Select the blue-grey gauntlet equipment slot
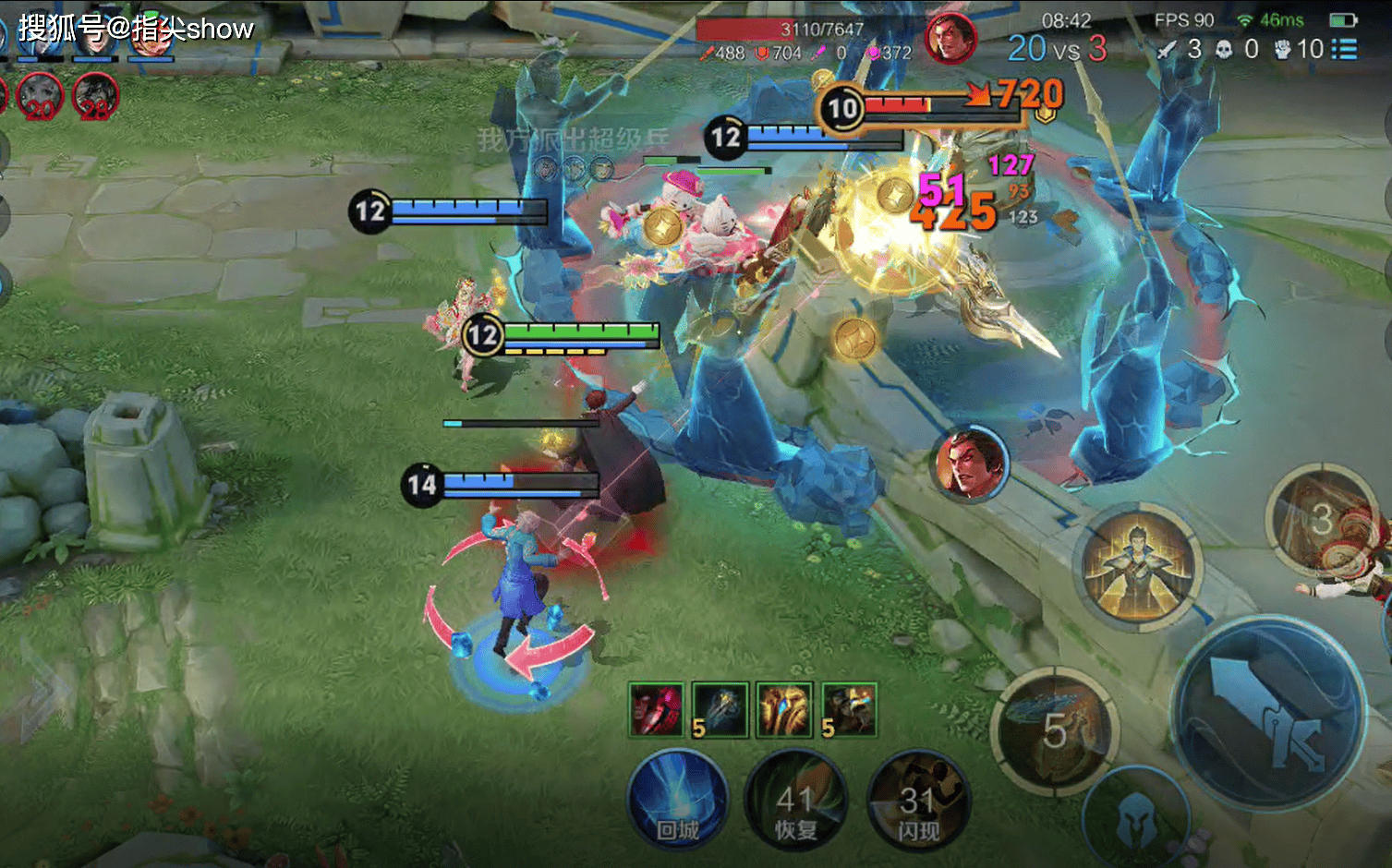 coord(720,709)
